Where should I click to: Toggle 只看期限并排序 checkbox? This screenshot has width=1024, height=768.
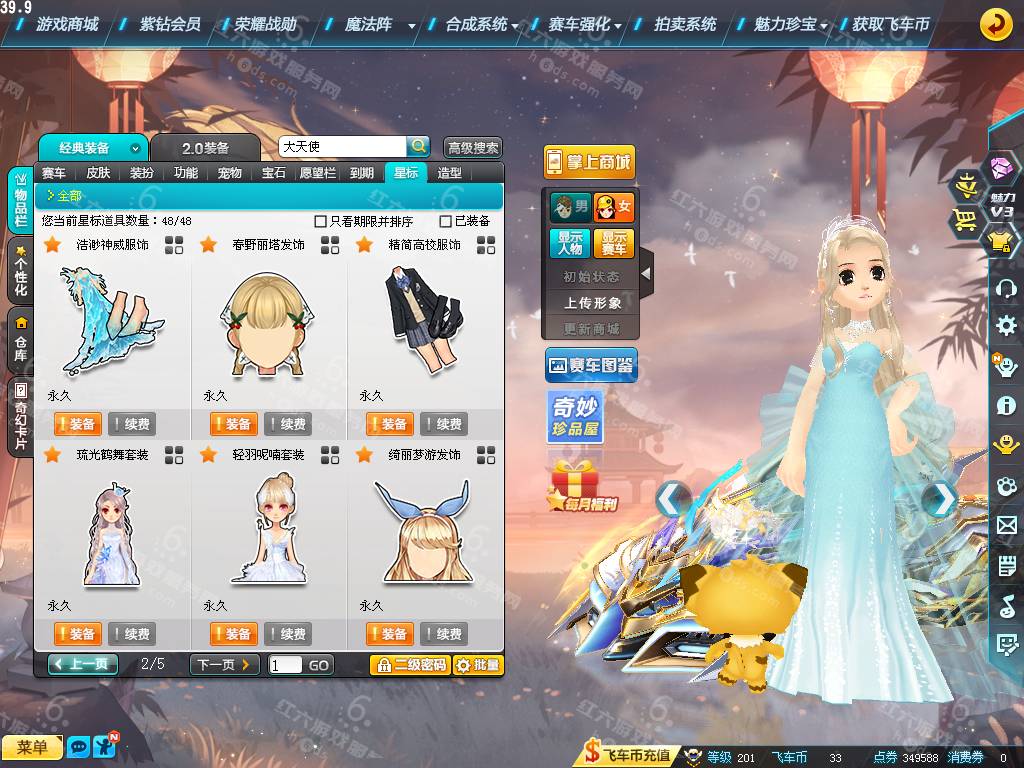pos(321,221)
